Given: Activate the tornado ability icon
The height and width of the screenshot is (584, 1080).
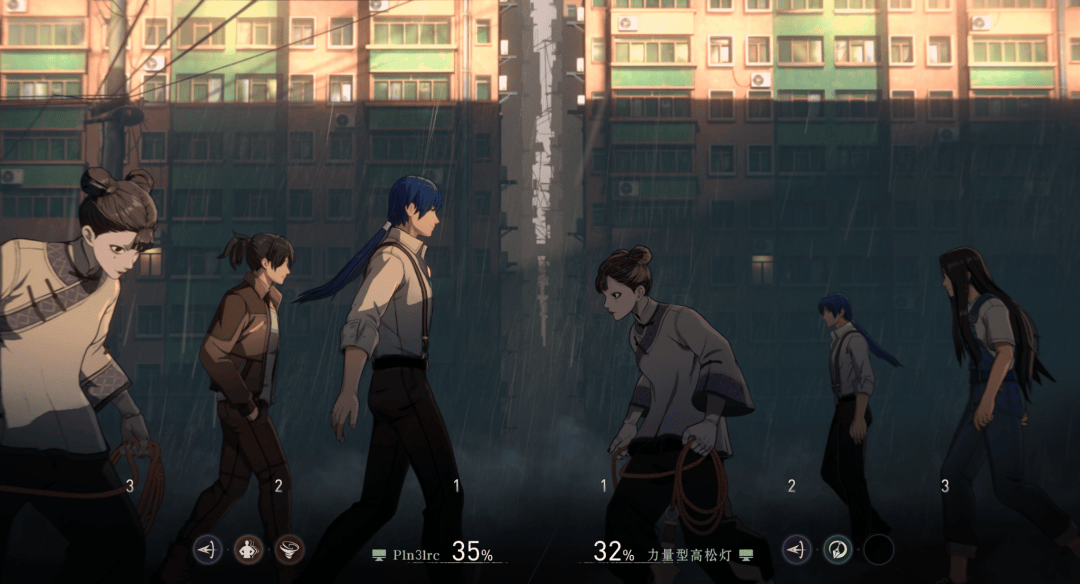Looking at the screenshot, I should [289, 549].
